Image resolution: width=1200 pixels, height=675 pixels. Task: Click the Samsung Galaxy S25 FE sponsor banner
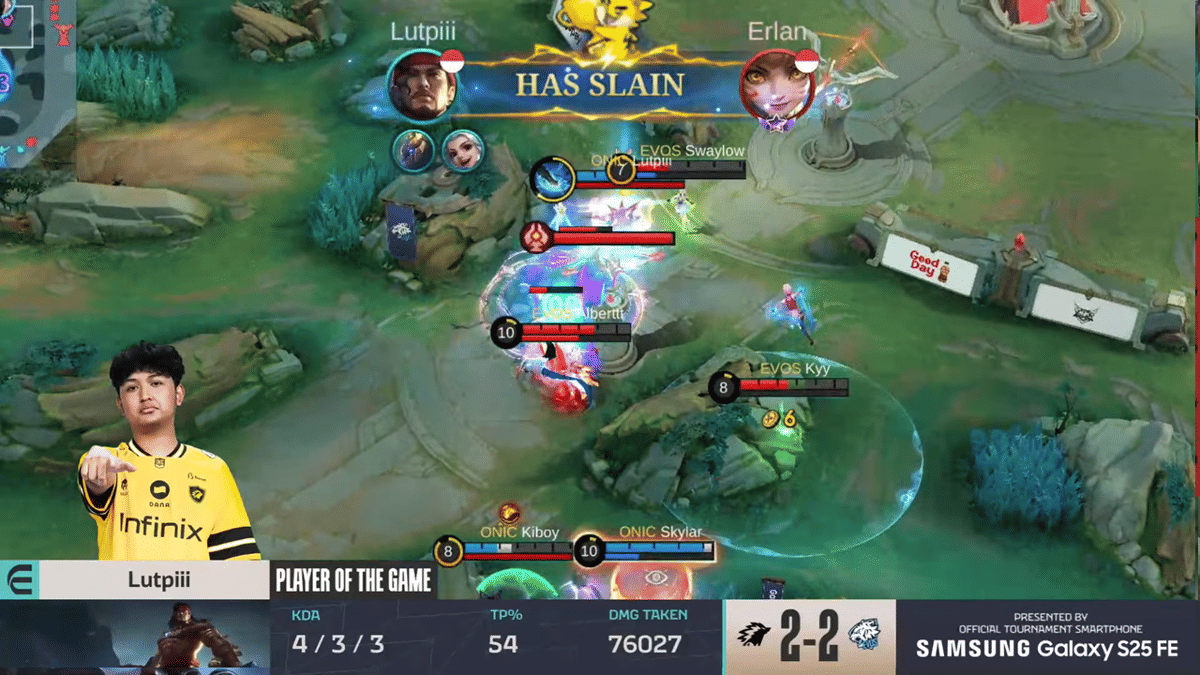(x=1047, y=637)
